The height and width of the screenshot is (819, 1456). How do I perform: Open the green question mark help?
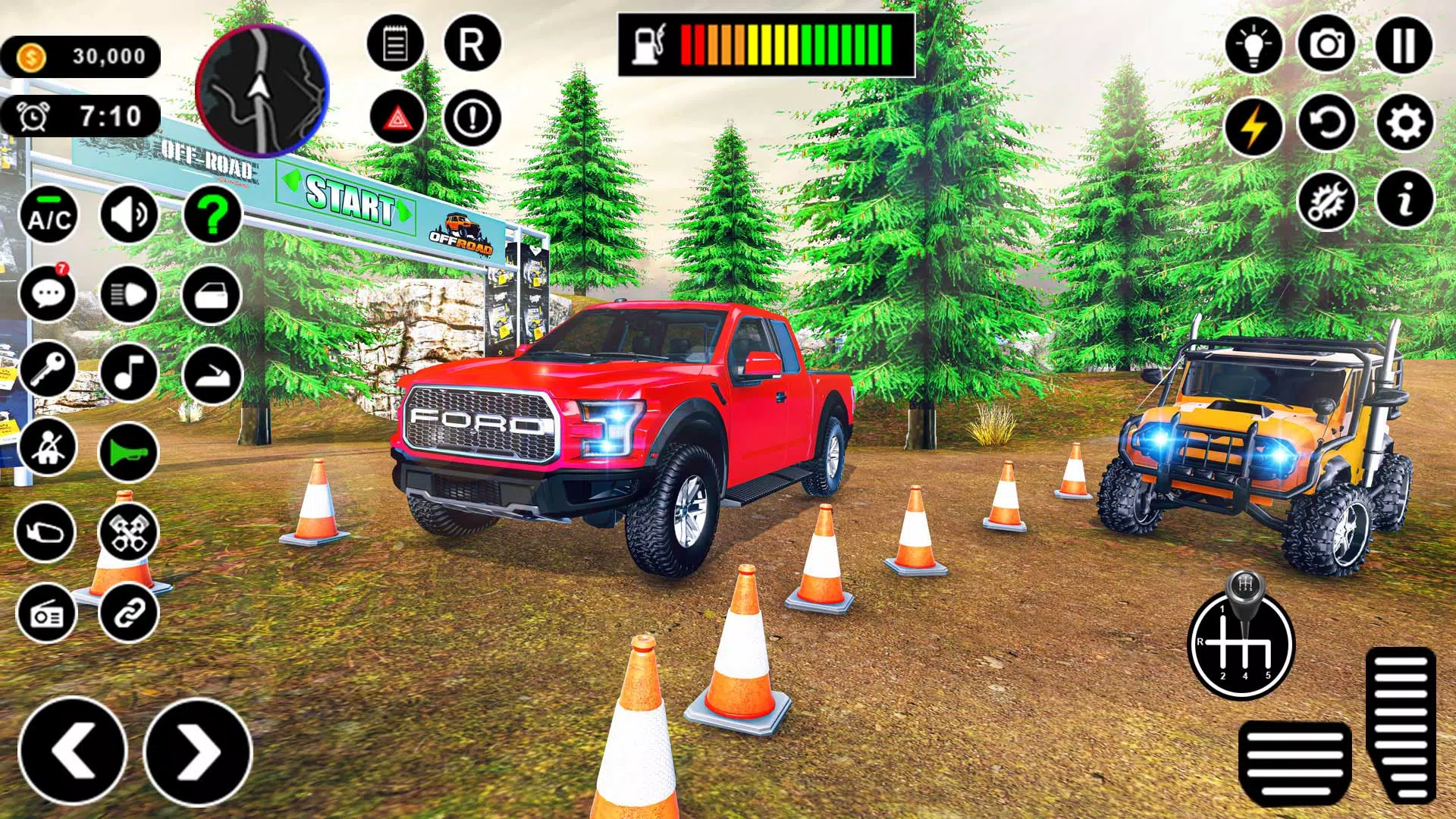coord(212,215)
